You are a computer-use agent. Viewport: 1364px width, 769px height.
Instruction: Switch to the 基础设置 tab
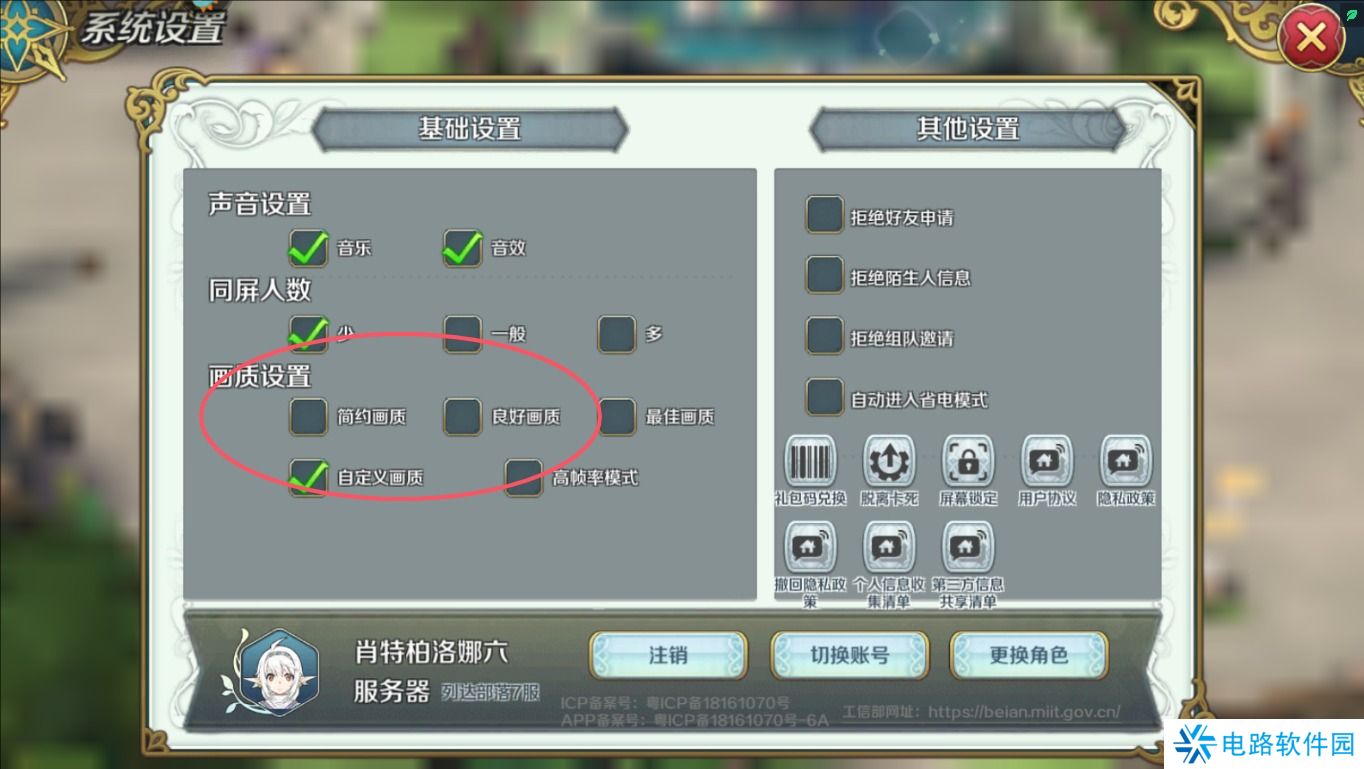pyautogui.click(x=470, y=128)
